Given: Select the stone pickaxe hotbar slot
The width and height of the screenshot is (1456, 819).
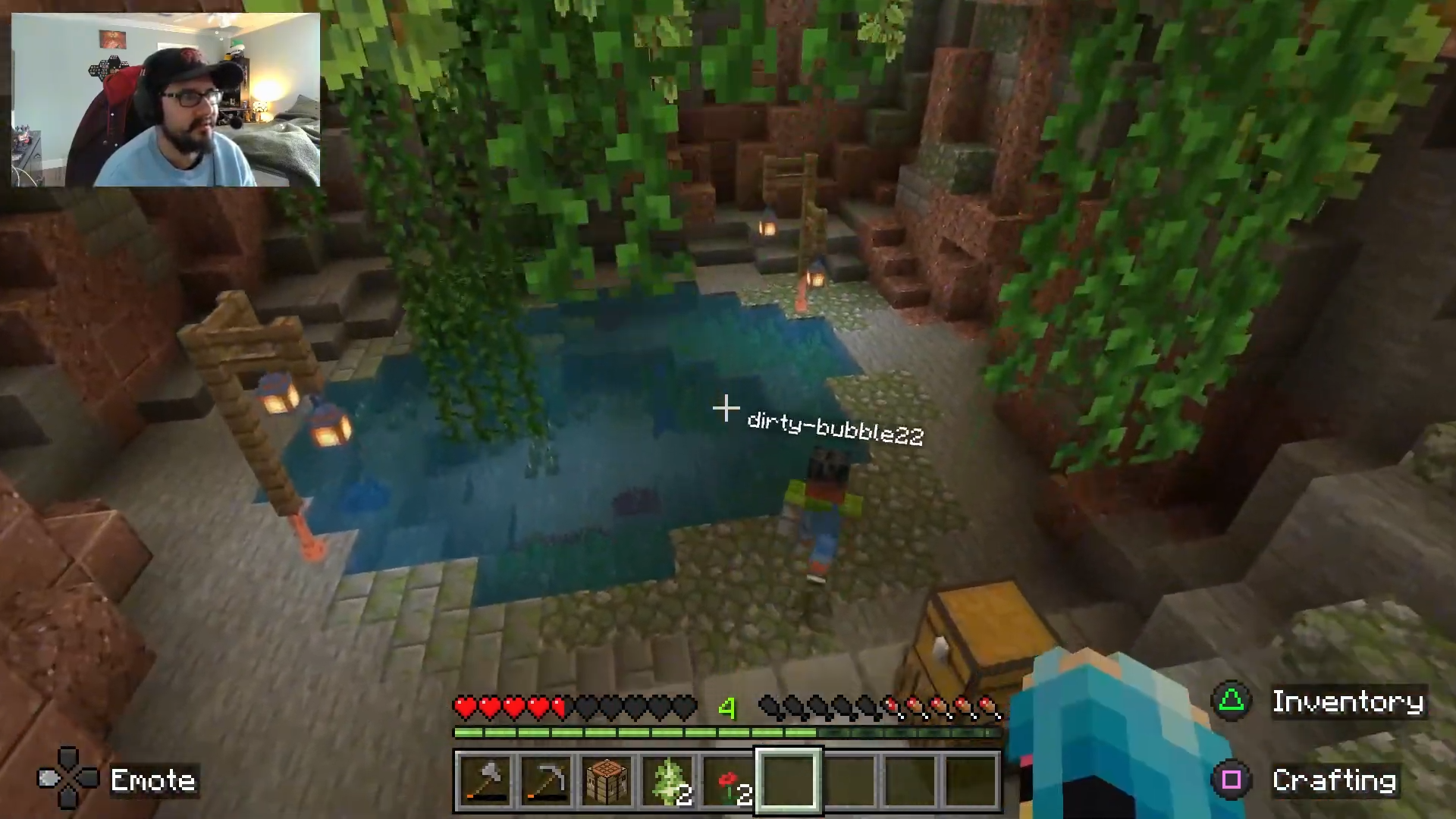Looking at the screenshot, I should (x=546, y=781).
